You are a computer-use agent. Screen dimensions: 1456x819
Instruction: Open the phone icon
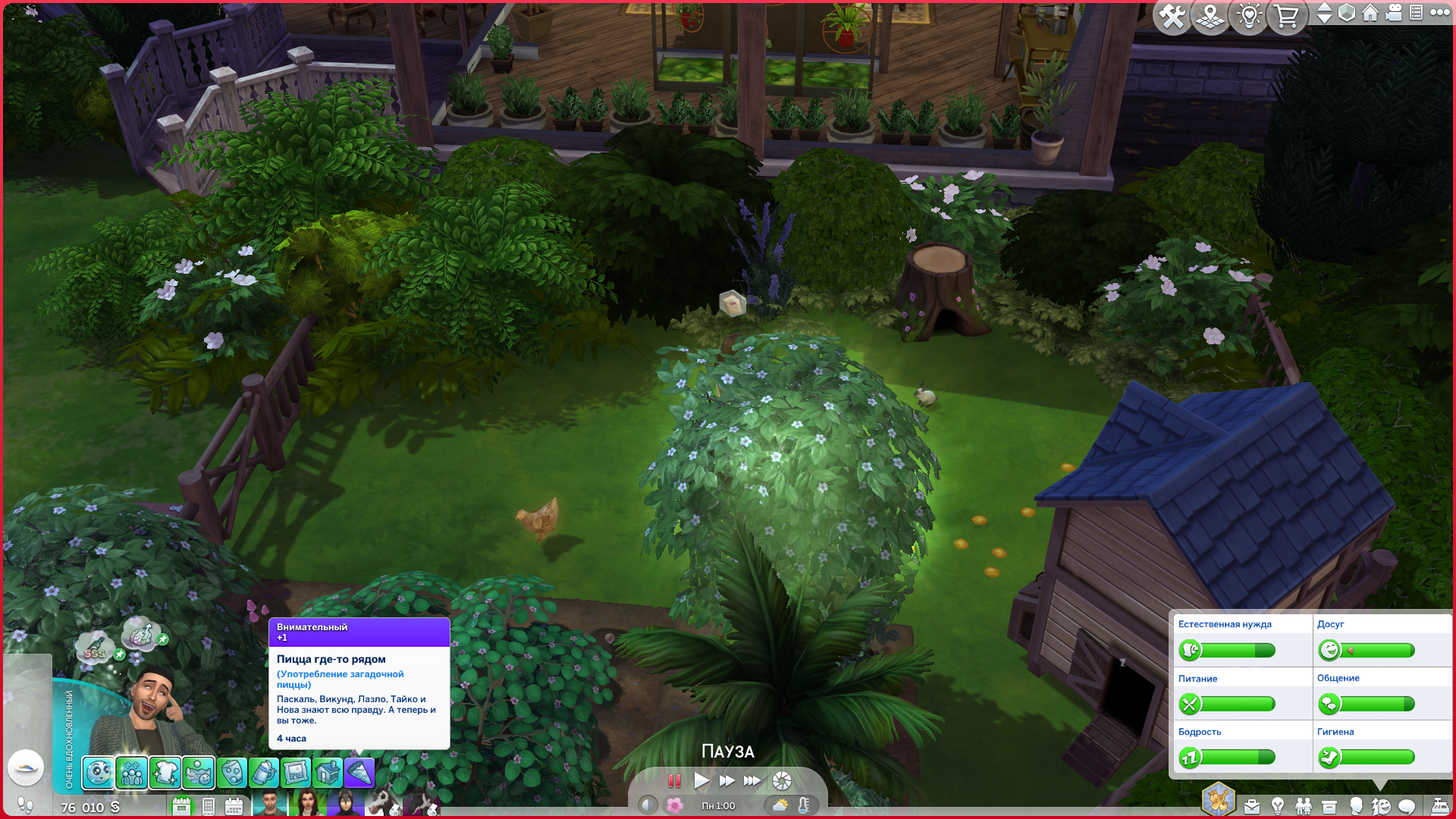click(x=209, y=807)
